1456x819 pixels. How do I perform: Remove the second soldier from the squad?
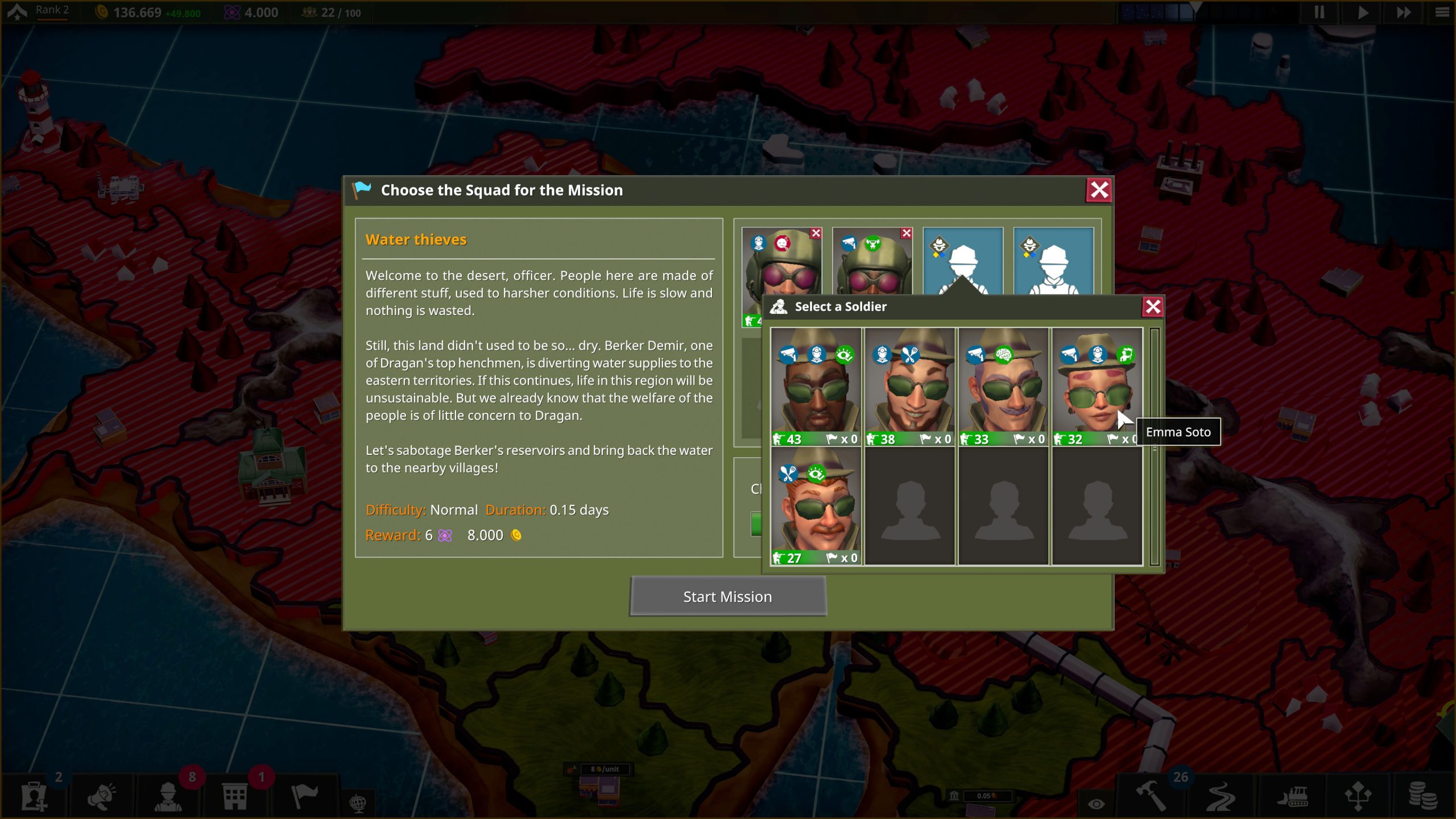click(906, 233)
